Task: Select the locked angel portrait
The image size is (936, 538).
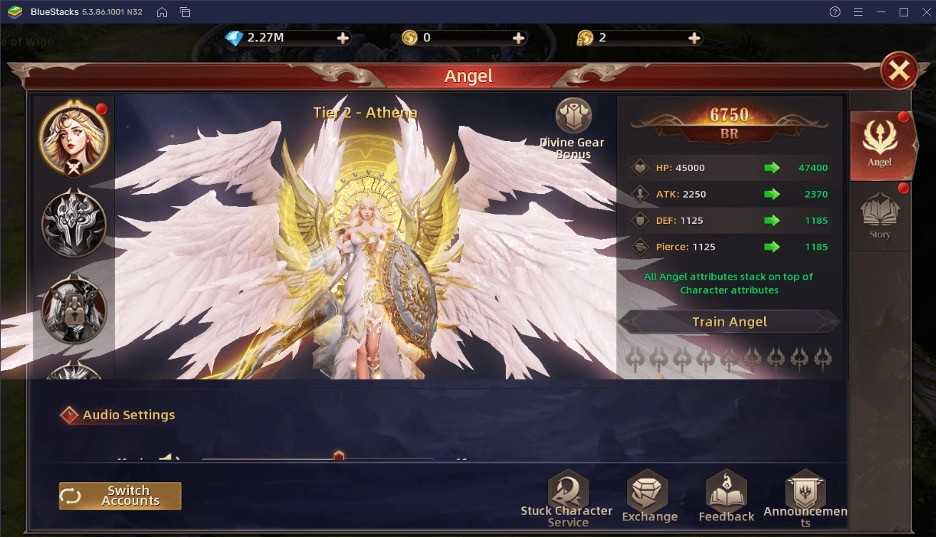Action: [73, 308]
